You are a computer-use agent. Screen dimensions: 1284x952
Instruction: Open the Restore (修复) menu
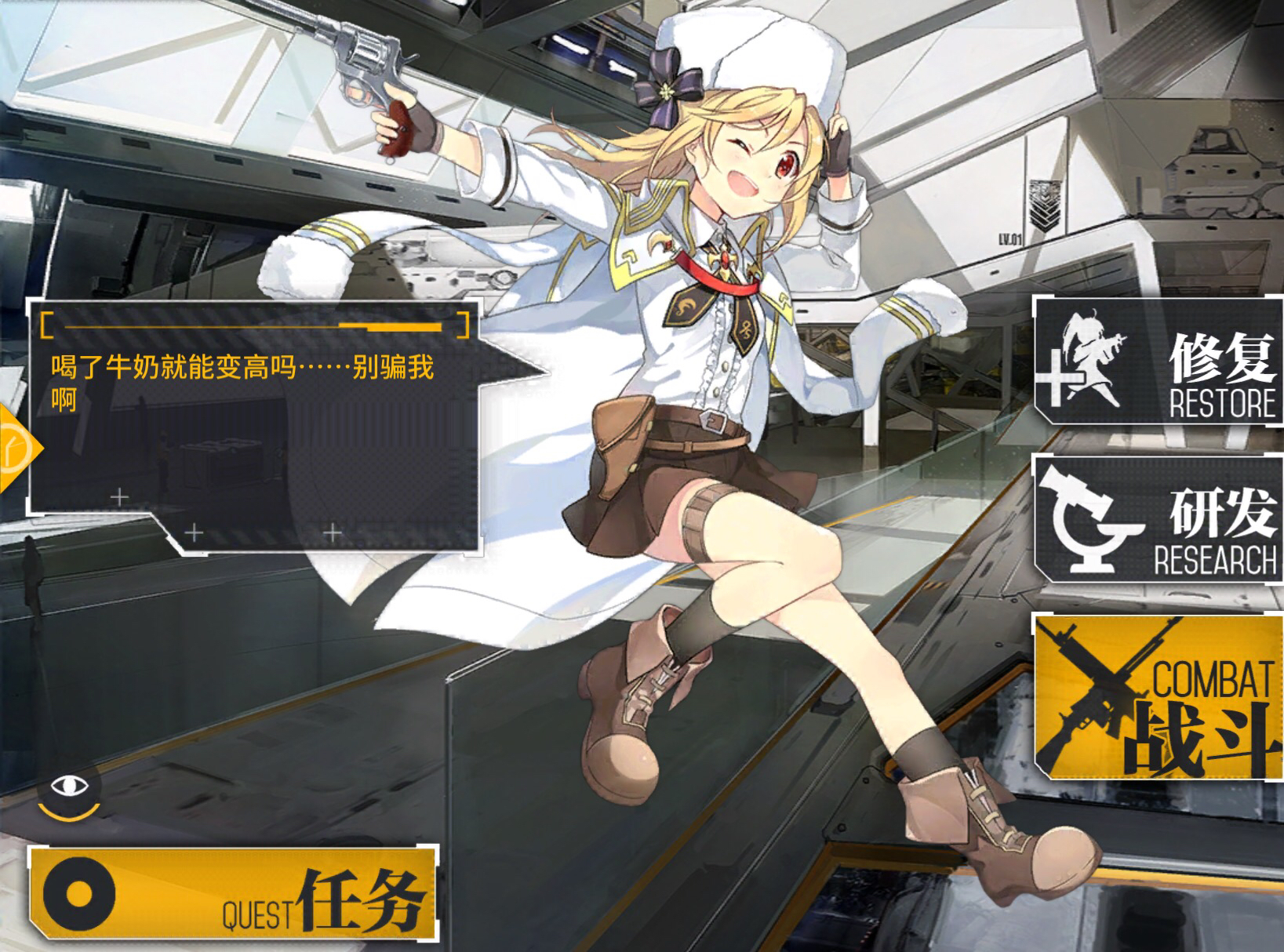click(1159, 362)
